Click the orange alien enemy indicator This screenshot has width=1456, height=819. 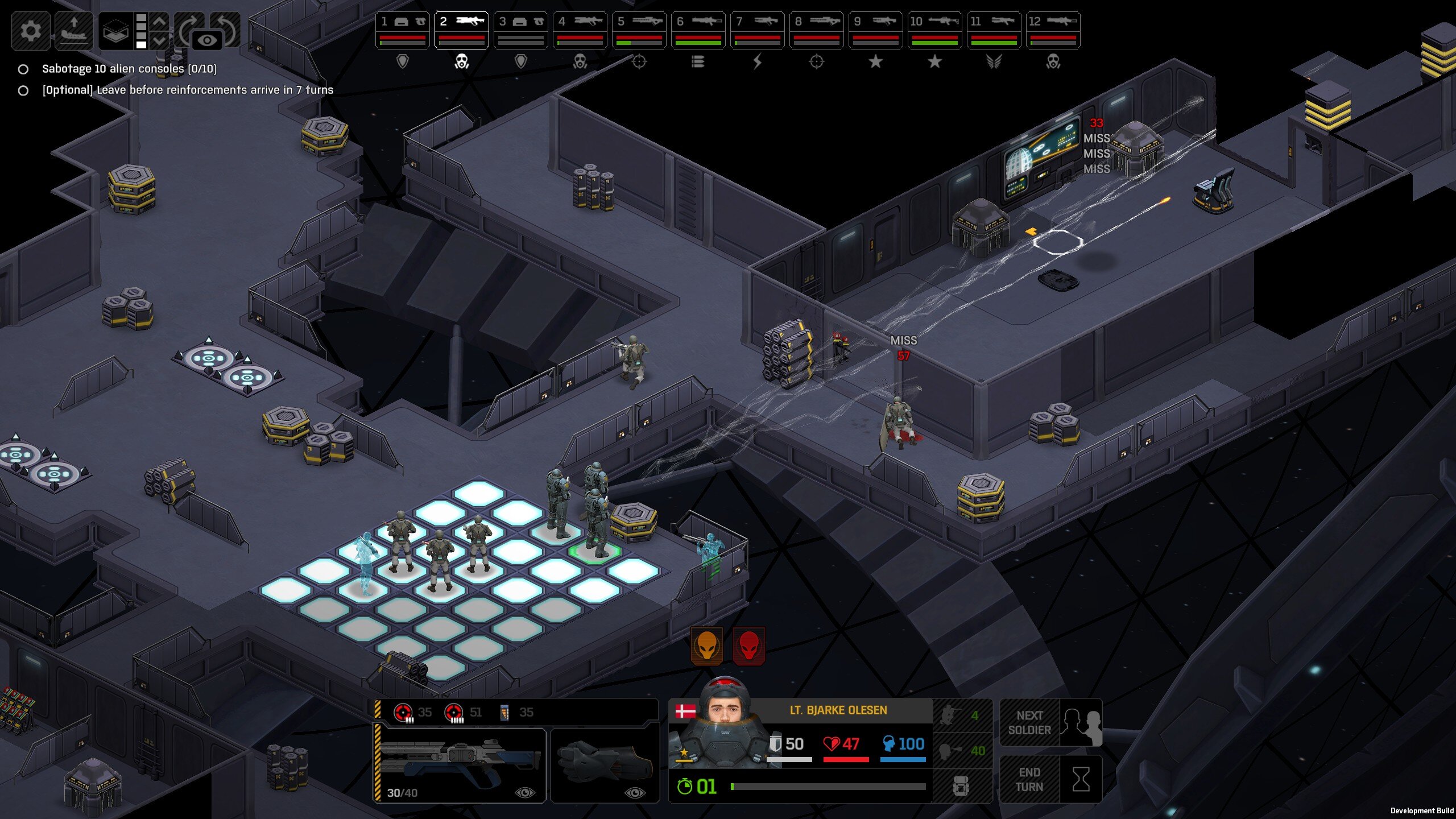coord(706,646)
